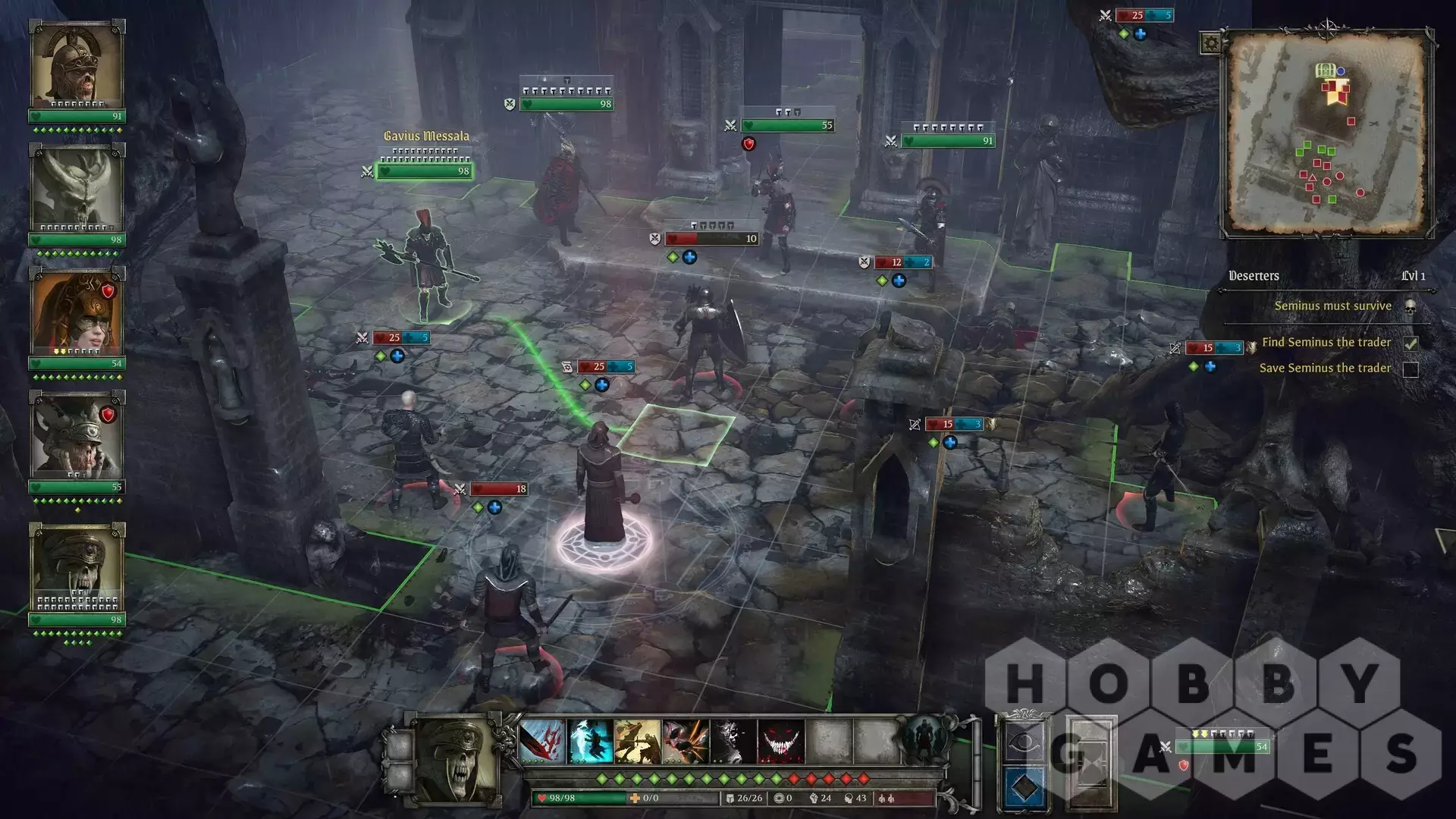Activate the pale demon face ability
The height and width of the screenshot is (819, 1456).
(733, 741)
